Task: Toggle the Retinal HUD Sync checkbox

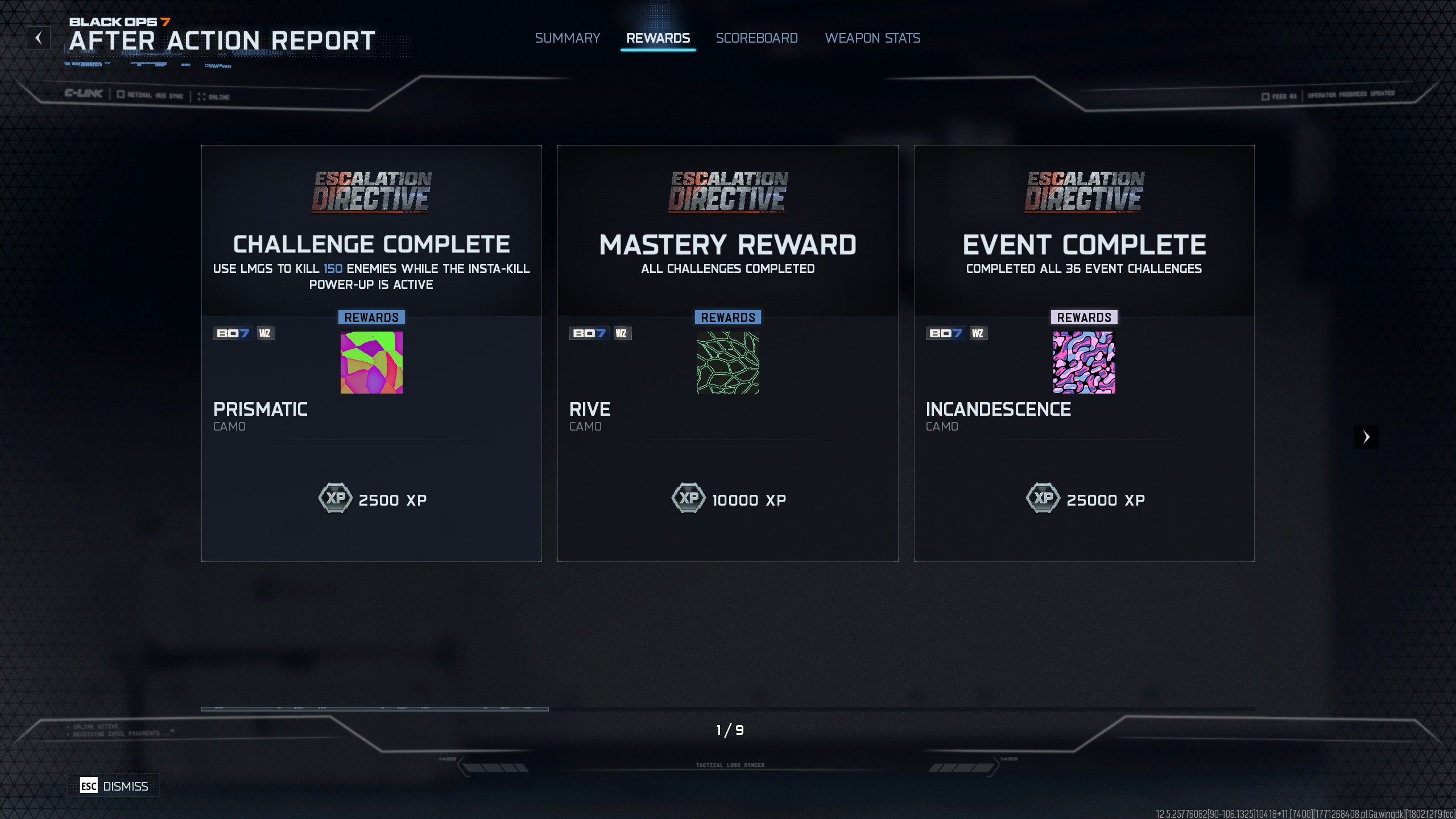Action: [120, 95]
